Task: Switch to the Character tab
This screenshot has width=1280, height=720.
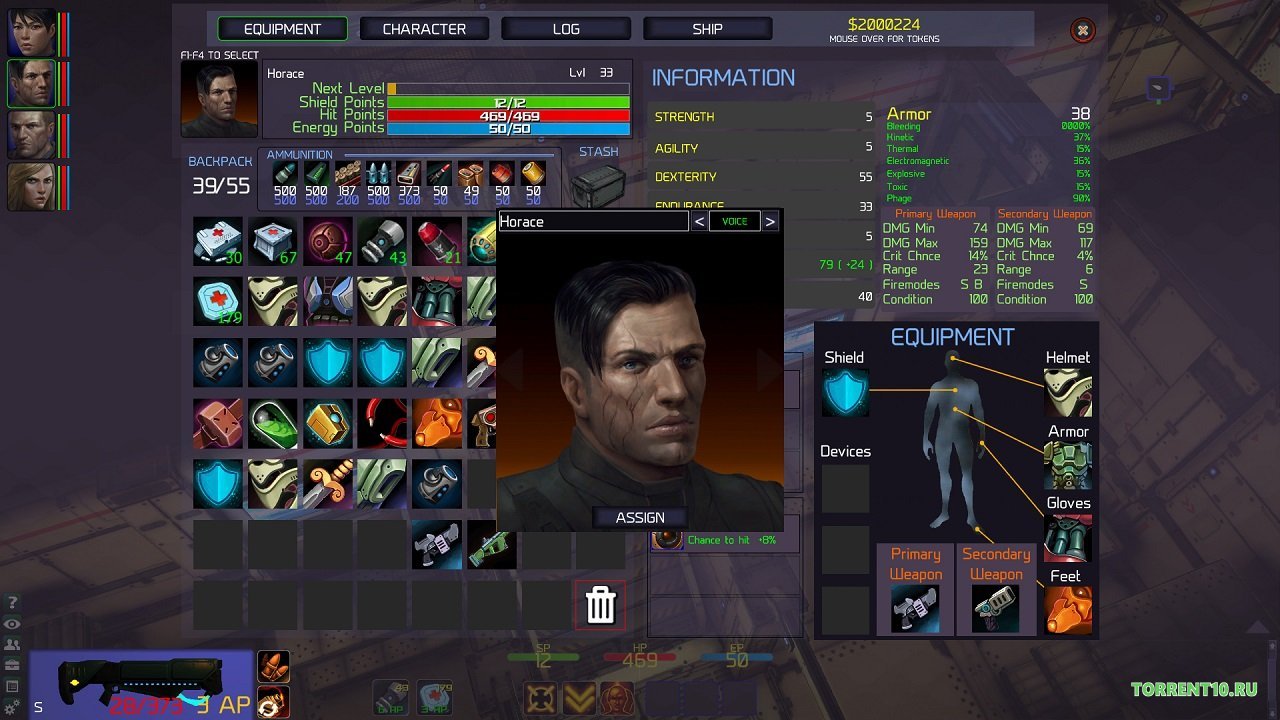Action: (424, 29)
